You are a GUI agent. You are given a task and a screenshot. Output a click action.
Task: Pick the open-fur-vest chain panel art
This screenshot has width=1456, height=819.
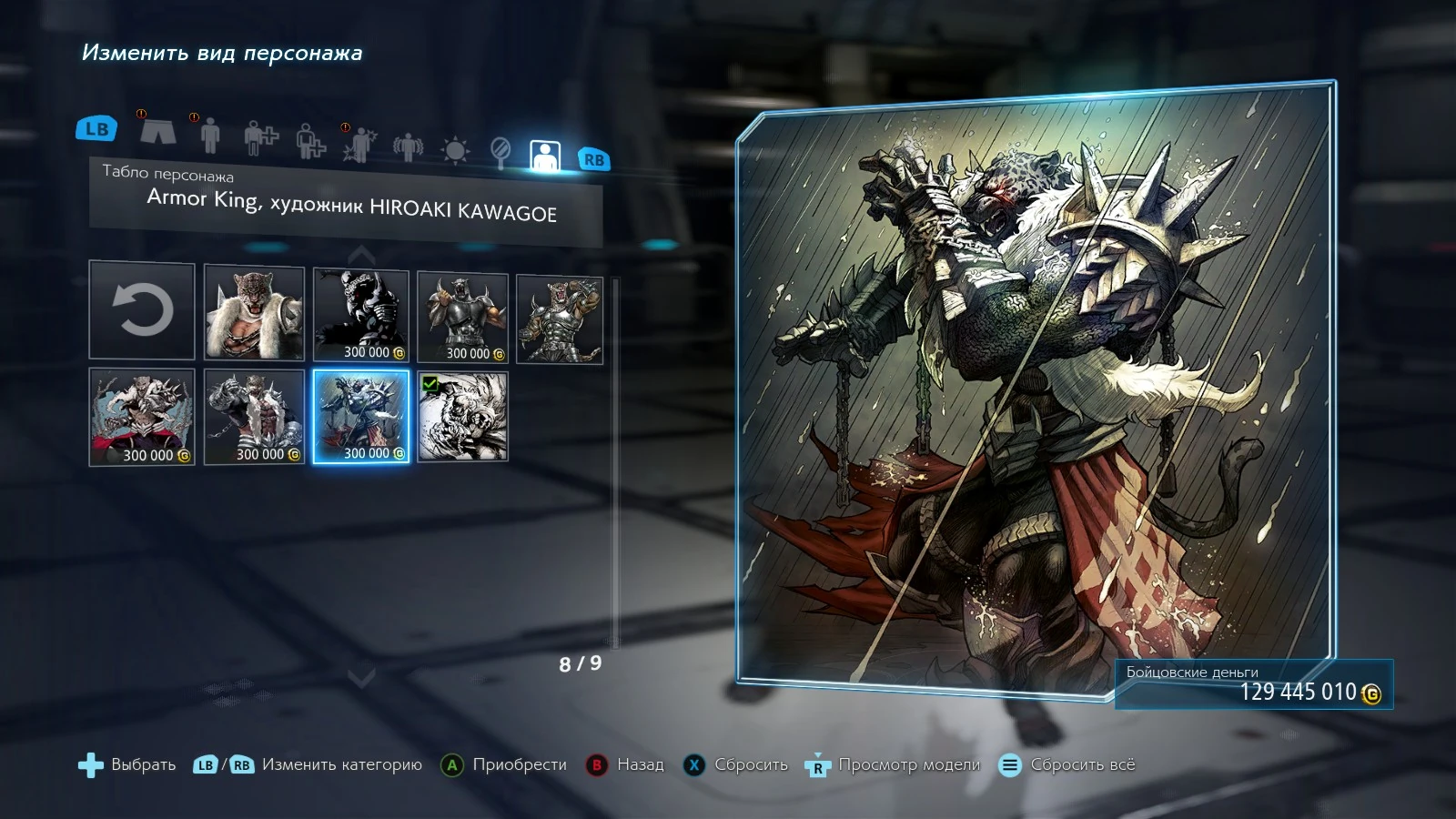click(254, 417)
